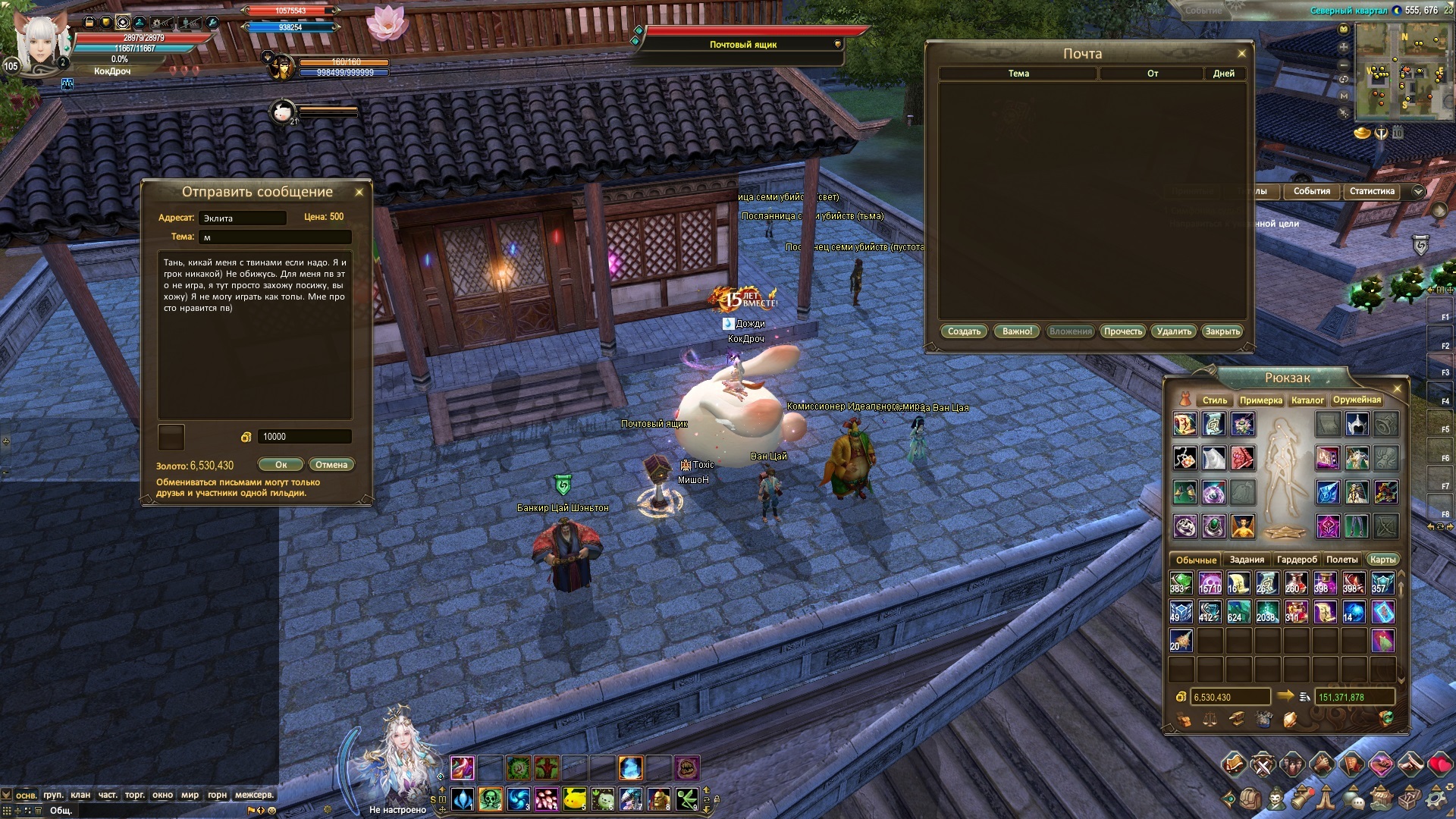
Task: Close the mailbox via Закрыть button
Action: (x=1222, y=331)
